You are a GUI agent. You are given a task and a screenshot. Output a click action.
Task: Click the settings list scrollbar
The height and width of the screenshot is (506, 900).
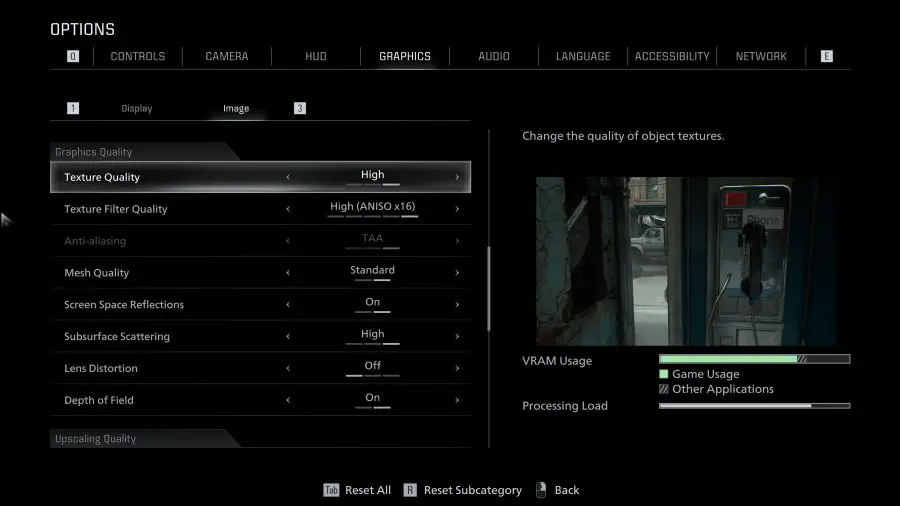point(488,290)
